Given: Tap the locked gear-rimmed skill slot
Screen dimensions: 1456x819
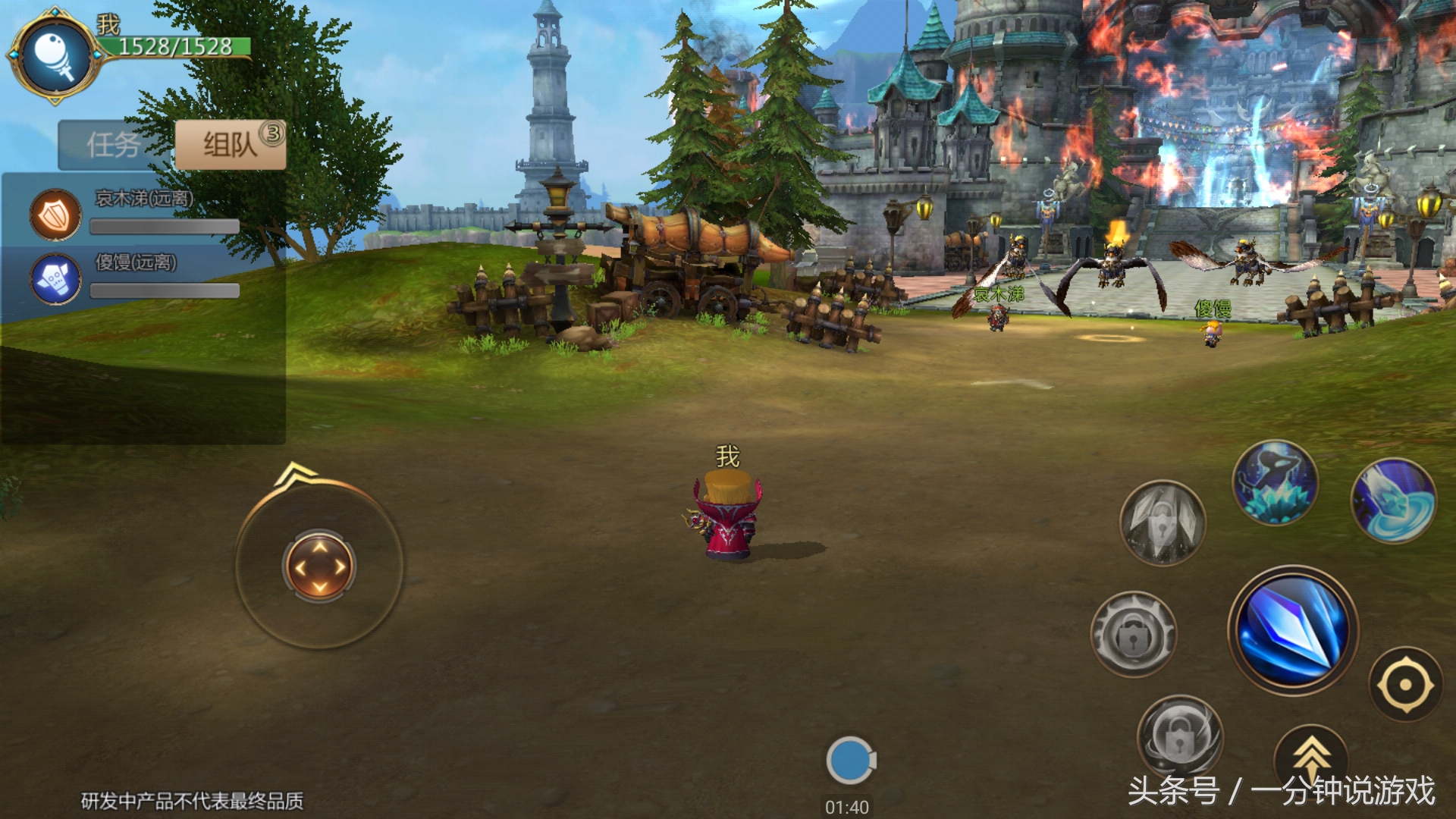Looking at the screenshot, I should (x=1133, y=634).
